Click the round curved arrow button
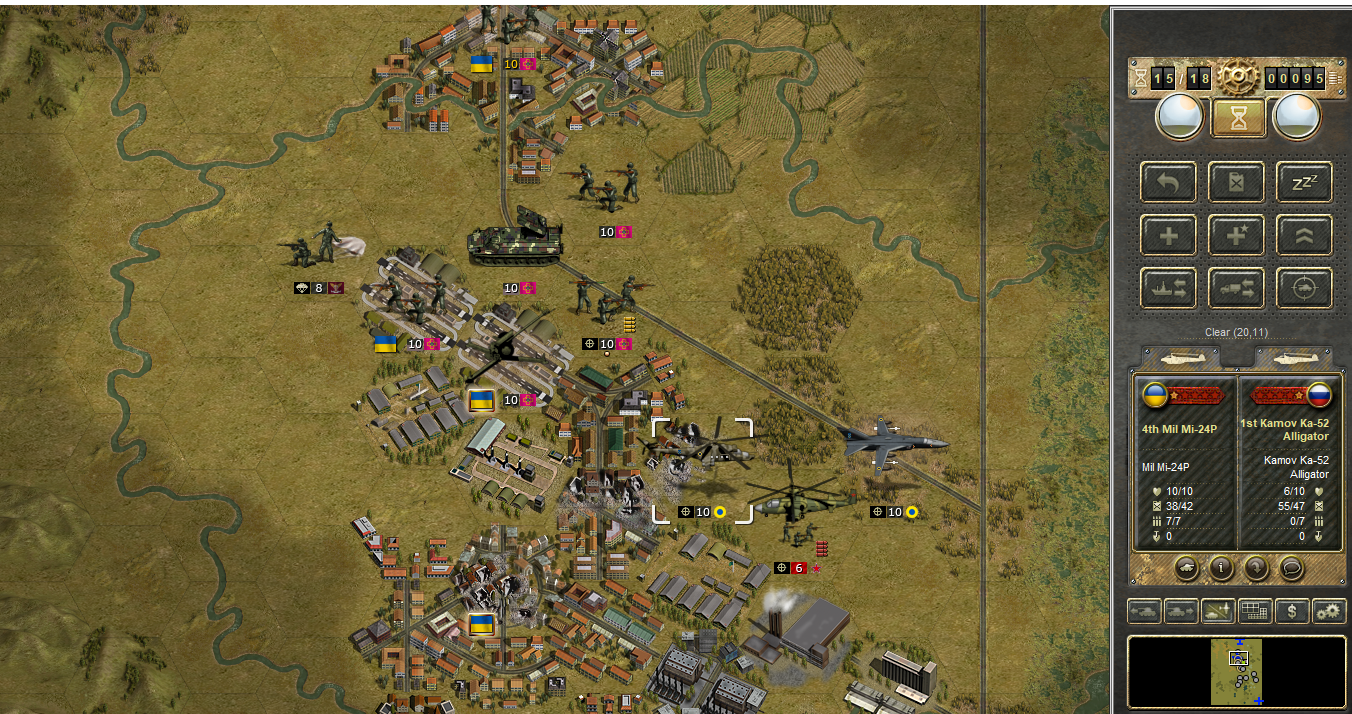The height and width of the screenshot is (714, 1352). (x=1256, y=568)
